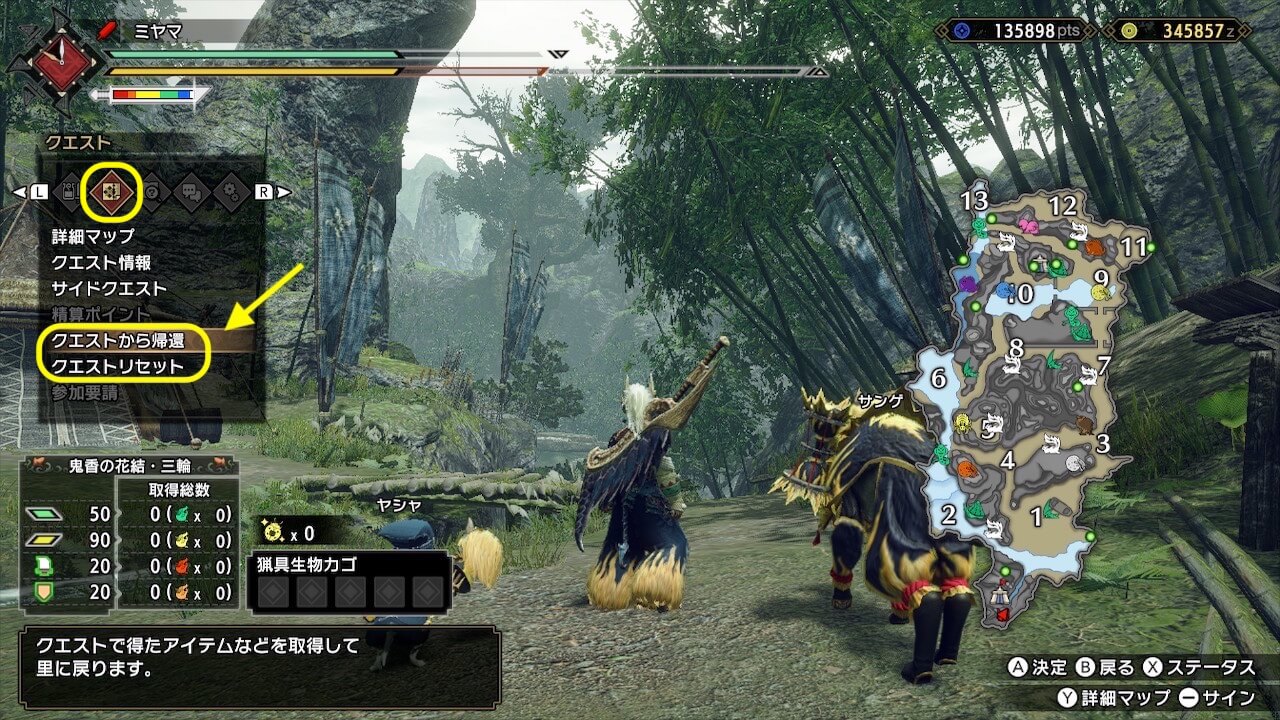Click the blue monster icon on the map

point(1004,291)
